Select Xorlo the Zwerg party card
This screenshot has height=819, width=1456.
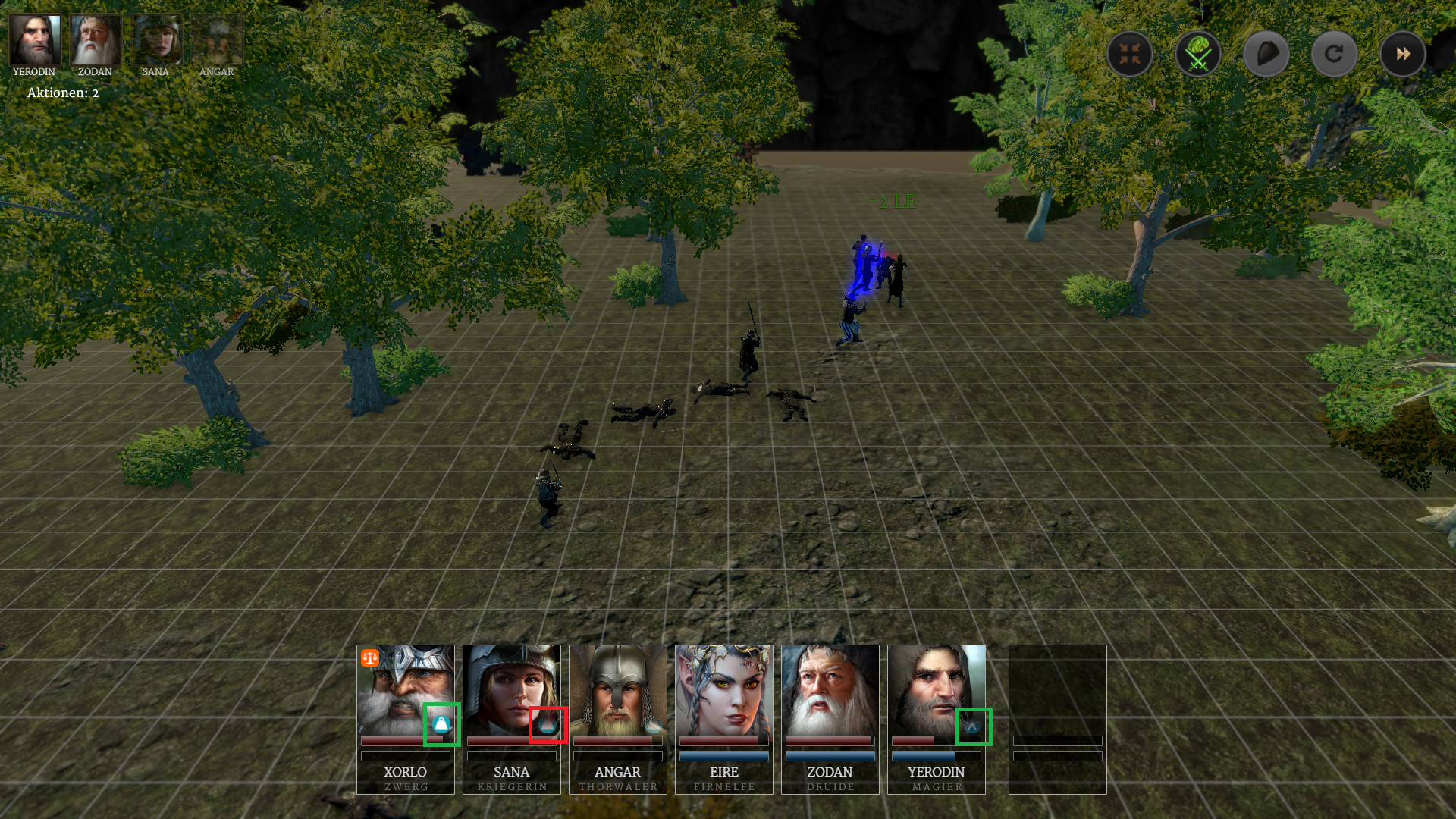pos(406,719)
